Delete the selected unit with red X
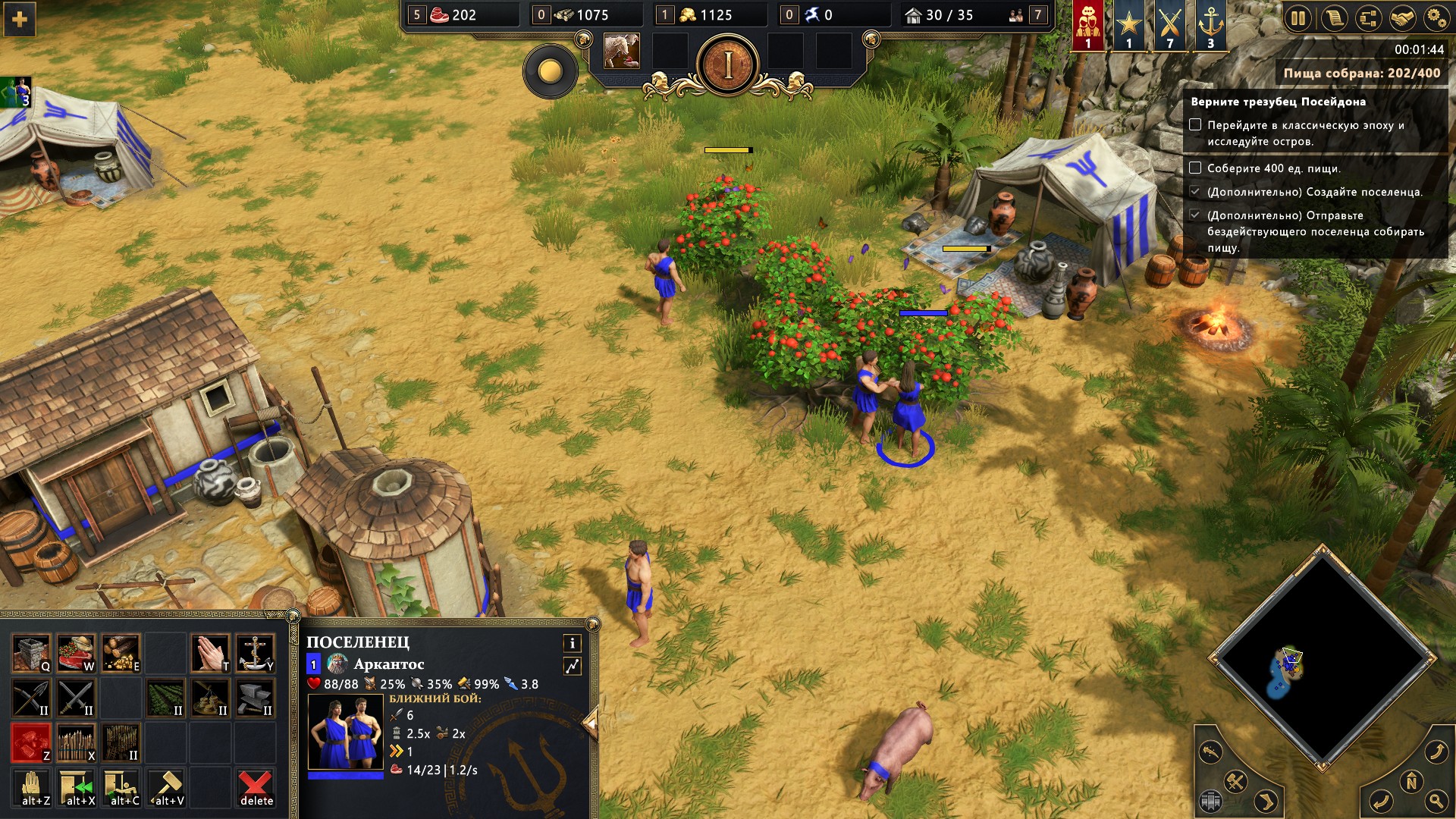 [x=256, y=787]
